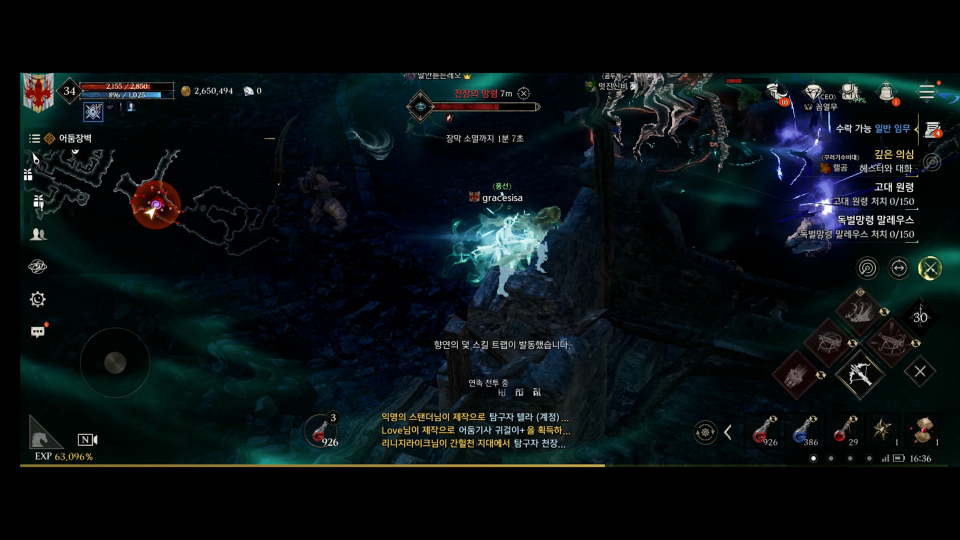Image resolution: width=960 pixels, height=540 pixels.
Task: Click the player crest portrait
Action: 38,91
